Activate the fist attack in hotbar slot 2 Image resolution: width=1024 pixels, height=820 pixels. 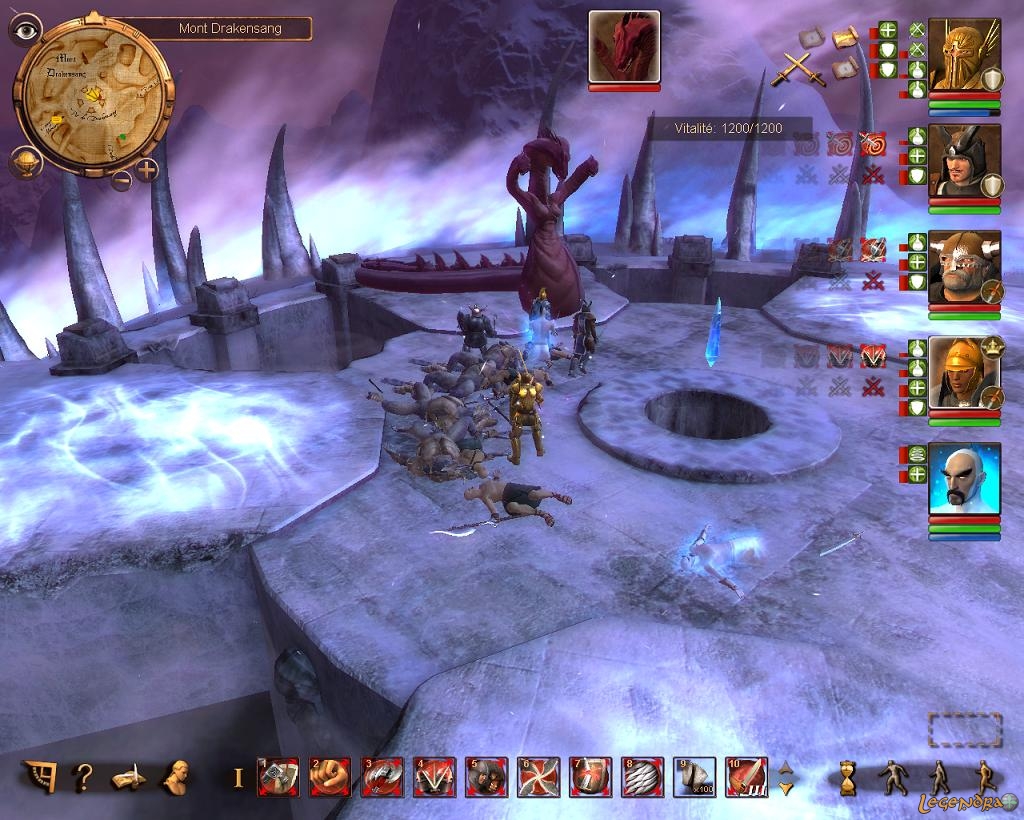click(x=330, y=777)
